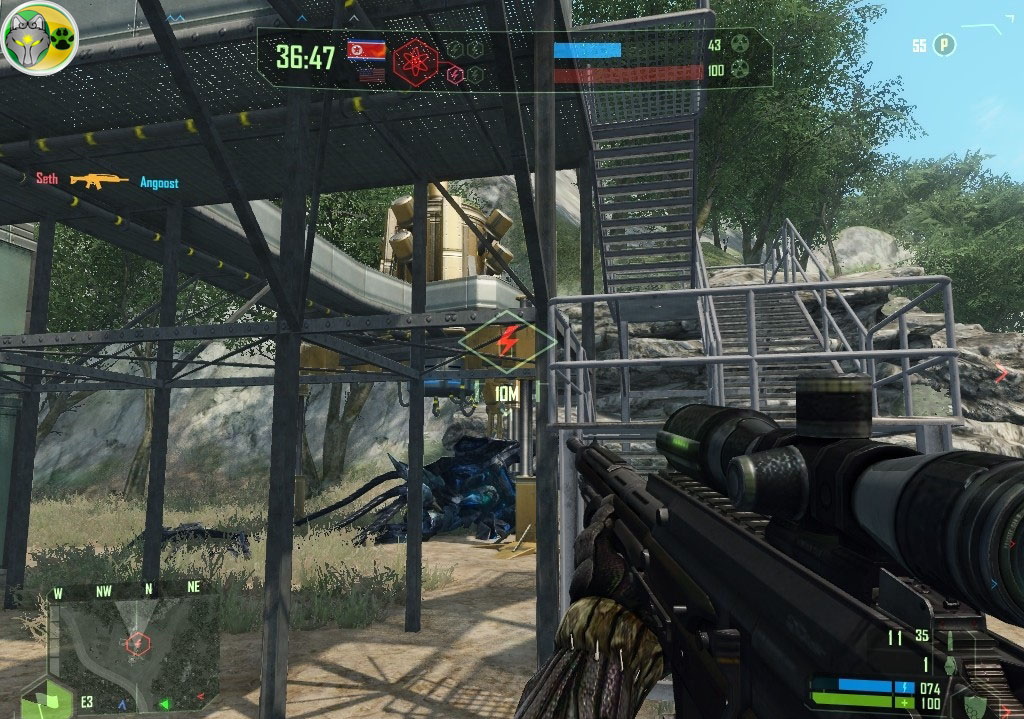1024x719 pixels.
Task: Select the green arrow marker on minimap
Action: (x=165, y=703)
